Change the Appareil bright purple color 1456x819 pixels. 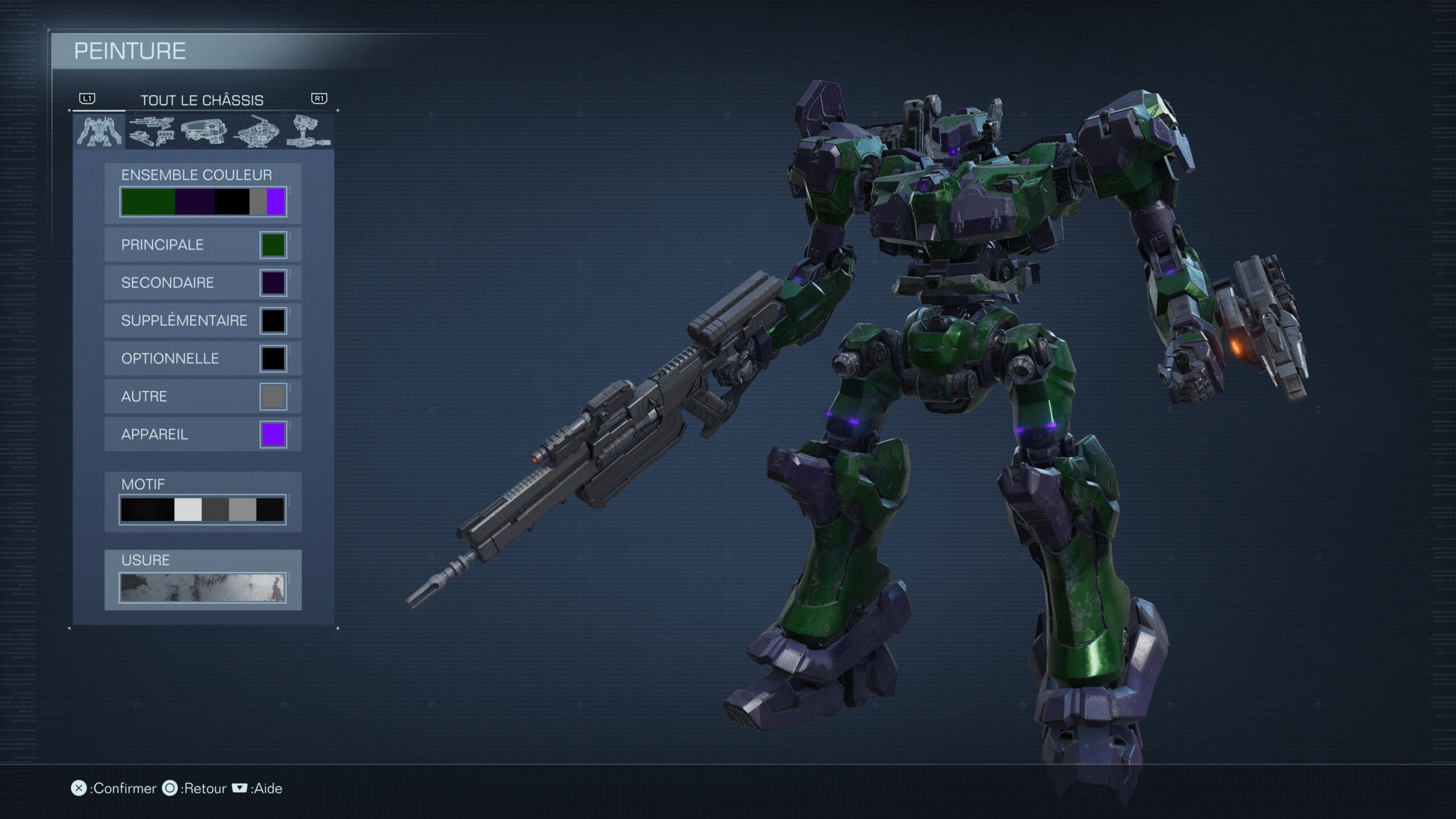tap(202, 435)
